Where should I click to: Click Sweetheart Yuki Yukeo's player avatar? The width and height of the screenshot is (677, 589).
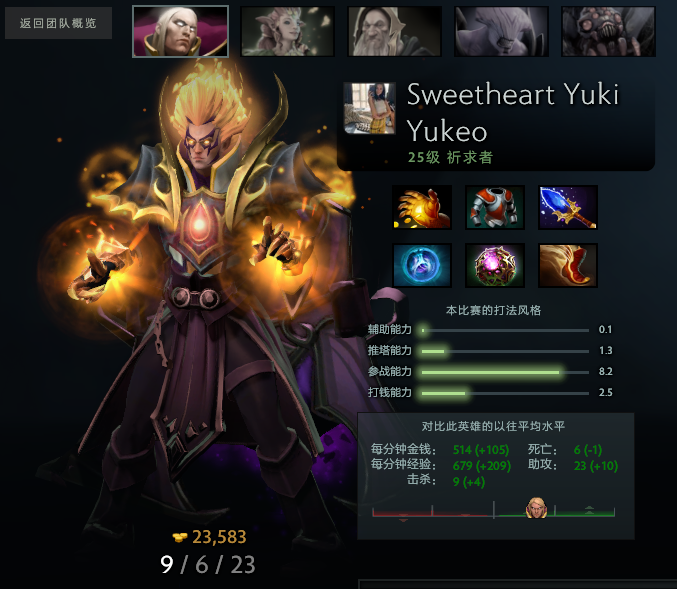[369, 108]
